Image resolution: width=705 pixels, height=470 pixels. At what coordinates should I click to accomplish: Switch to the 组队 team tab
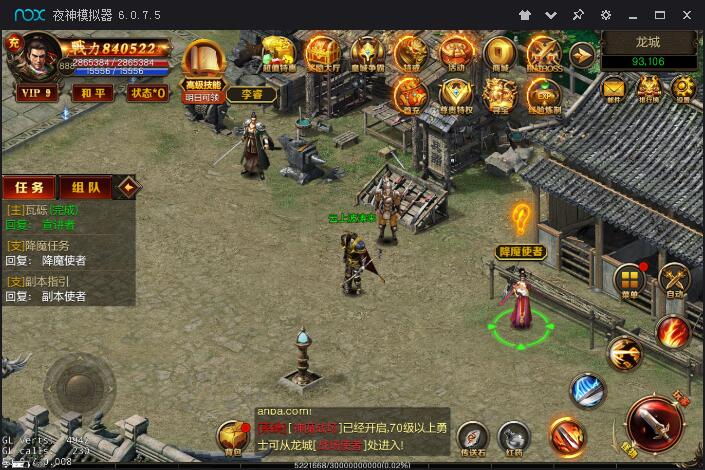point(85,188)
